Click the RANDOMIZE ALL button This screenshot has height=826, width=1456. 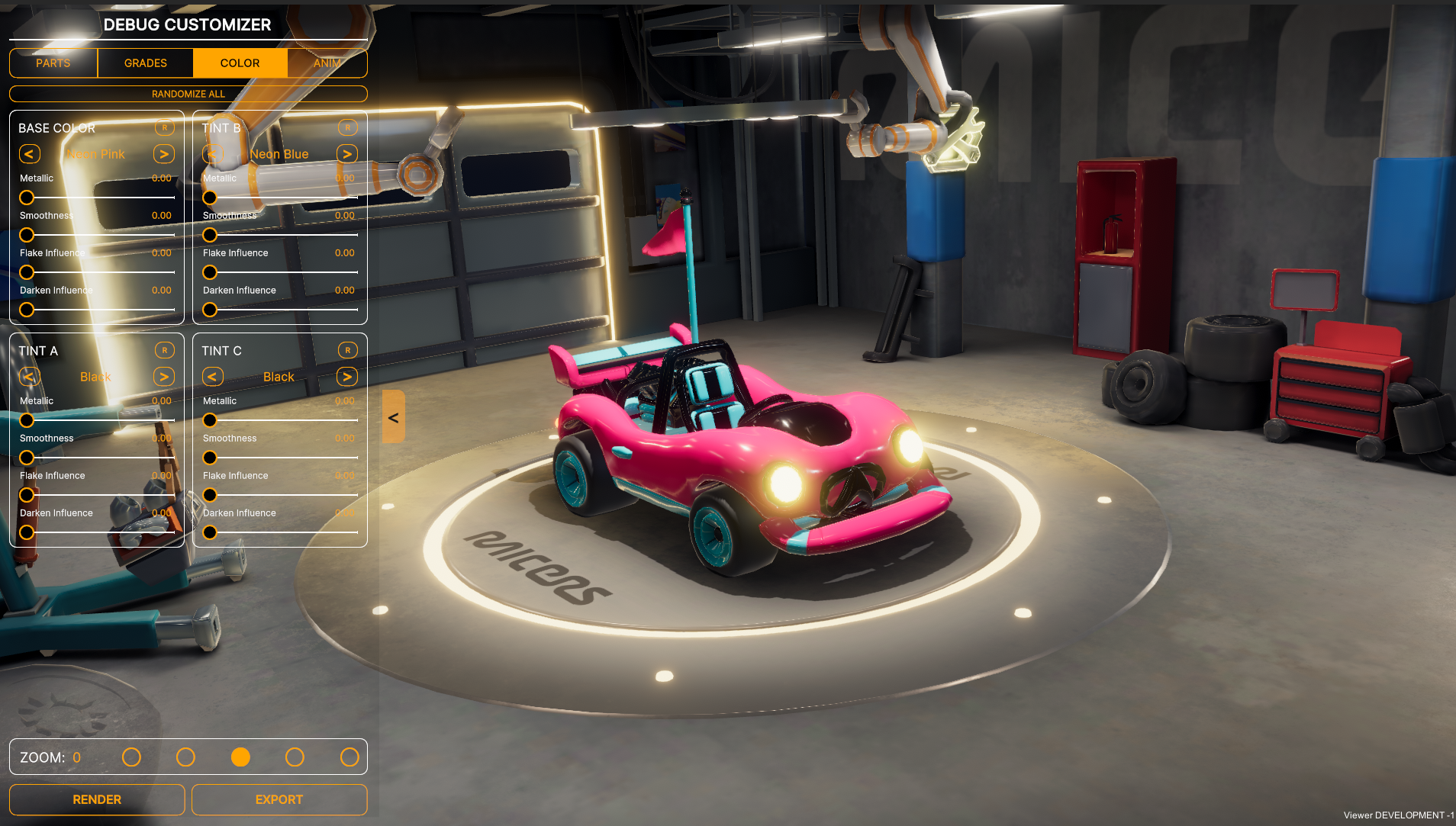[x=188, y=94]
